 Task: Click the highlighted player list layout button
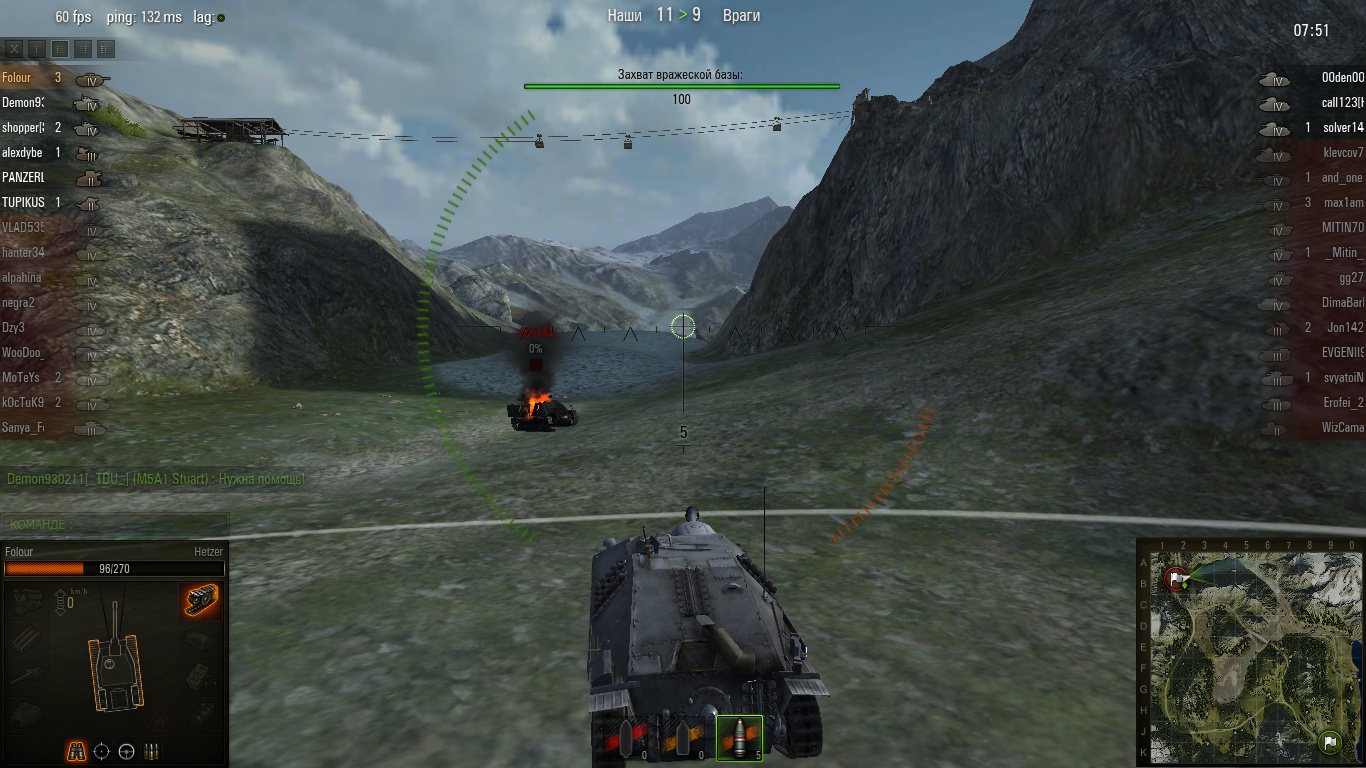click(x=60, y=48)
